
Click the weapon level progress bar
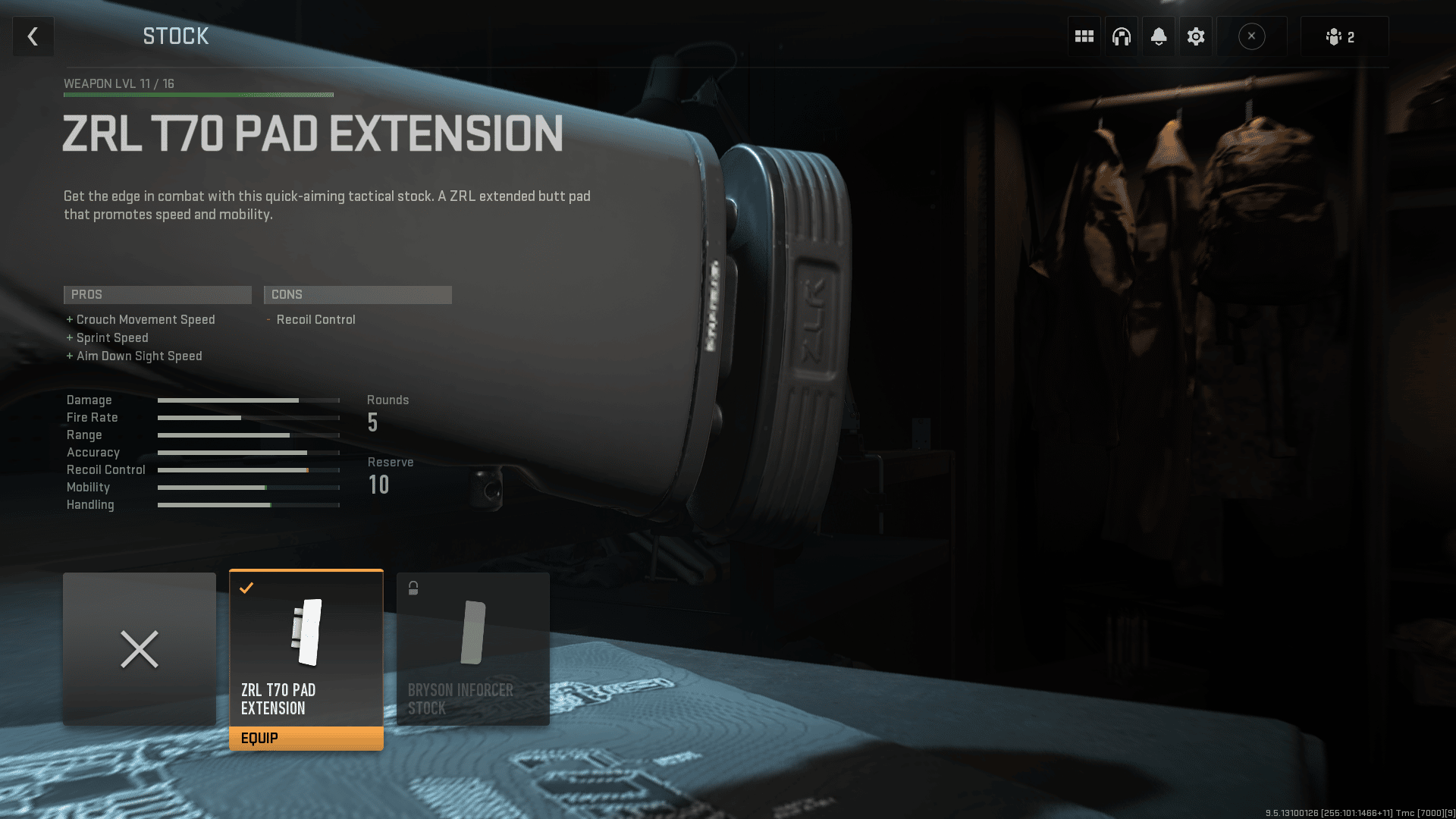pos(199,94)
